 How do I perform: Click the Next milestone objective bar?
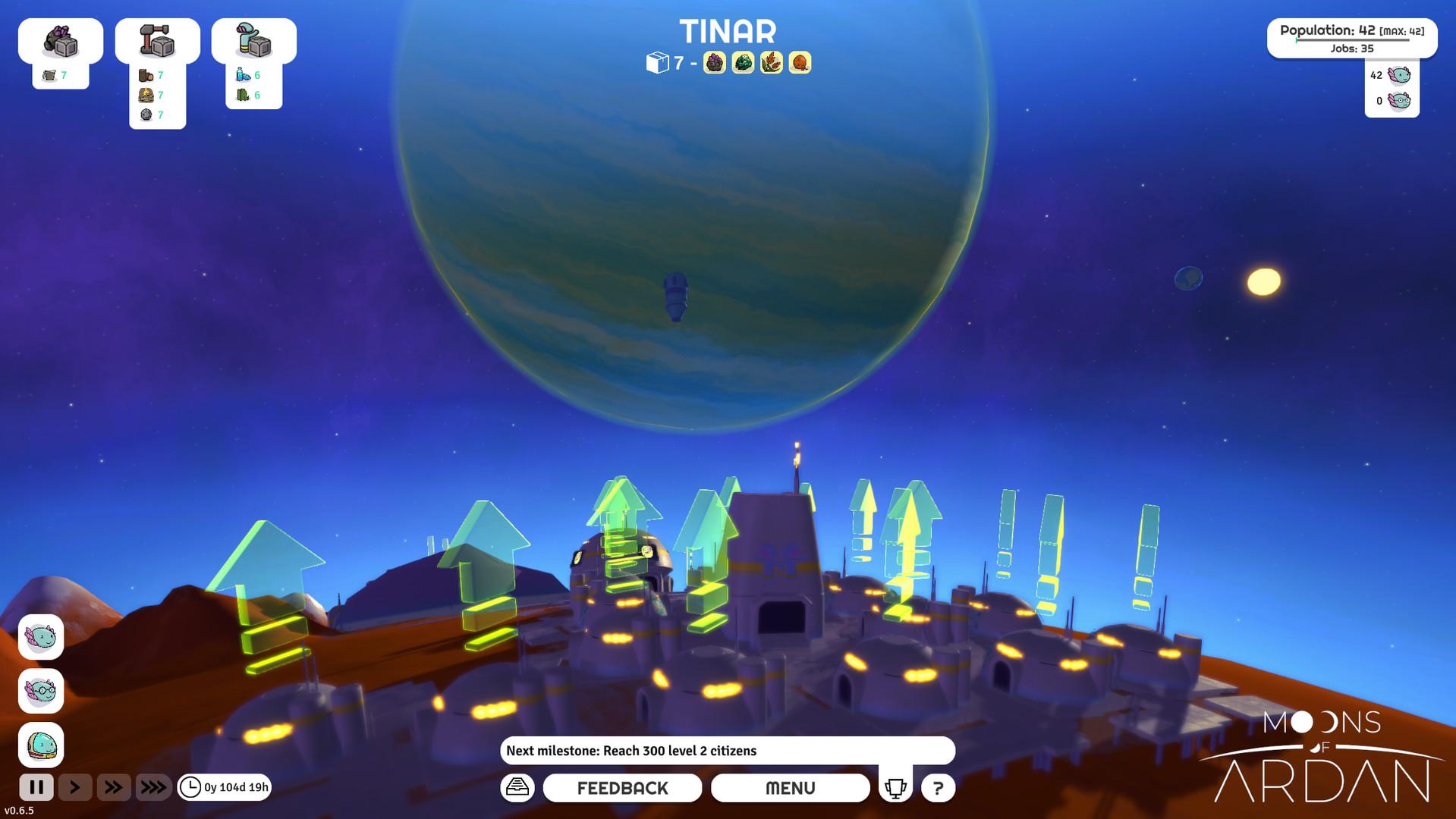tap(727, 751)
